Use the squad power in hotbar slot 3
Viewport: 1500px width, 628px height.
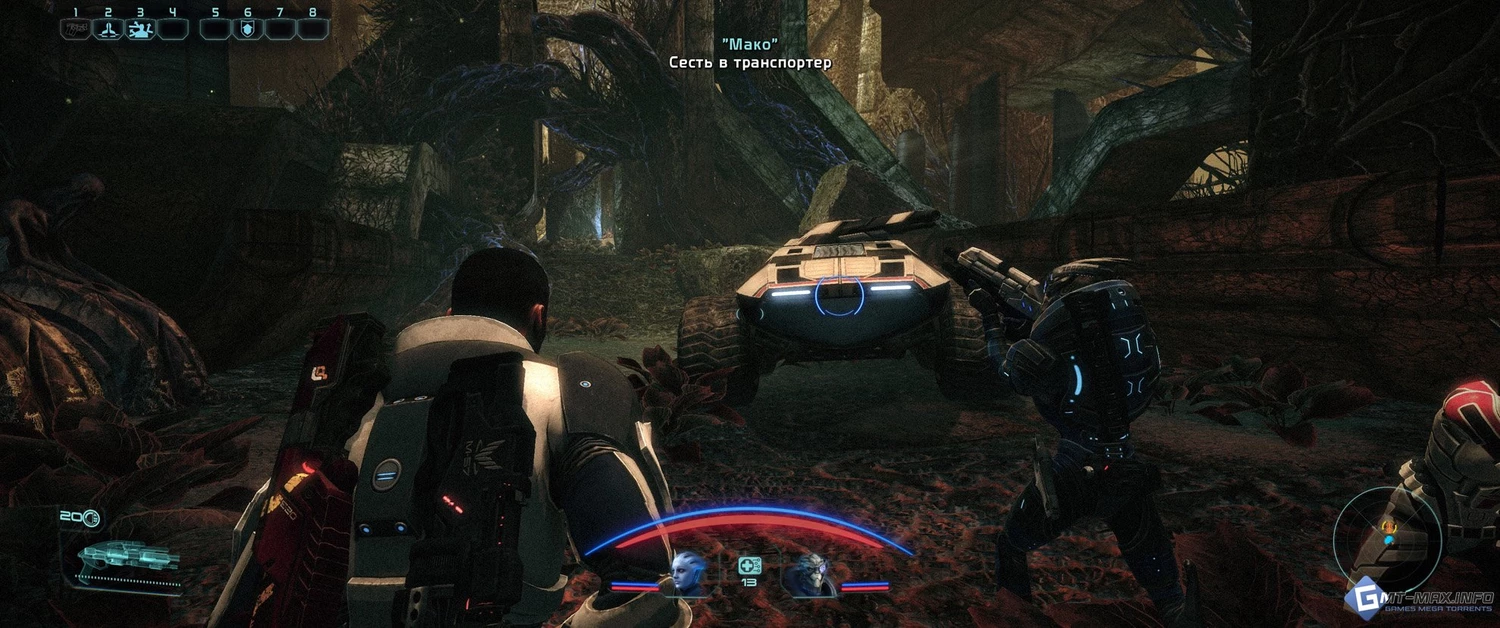pos(140,29)
